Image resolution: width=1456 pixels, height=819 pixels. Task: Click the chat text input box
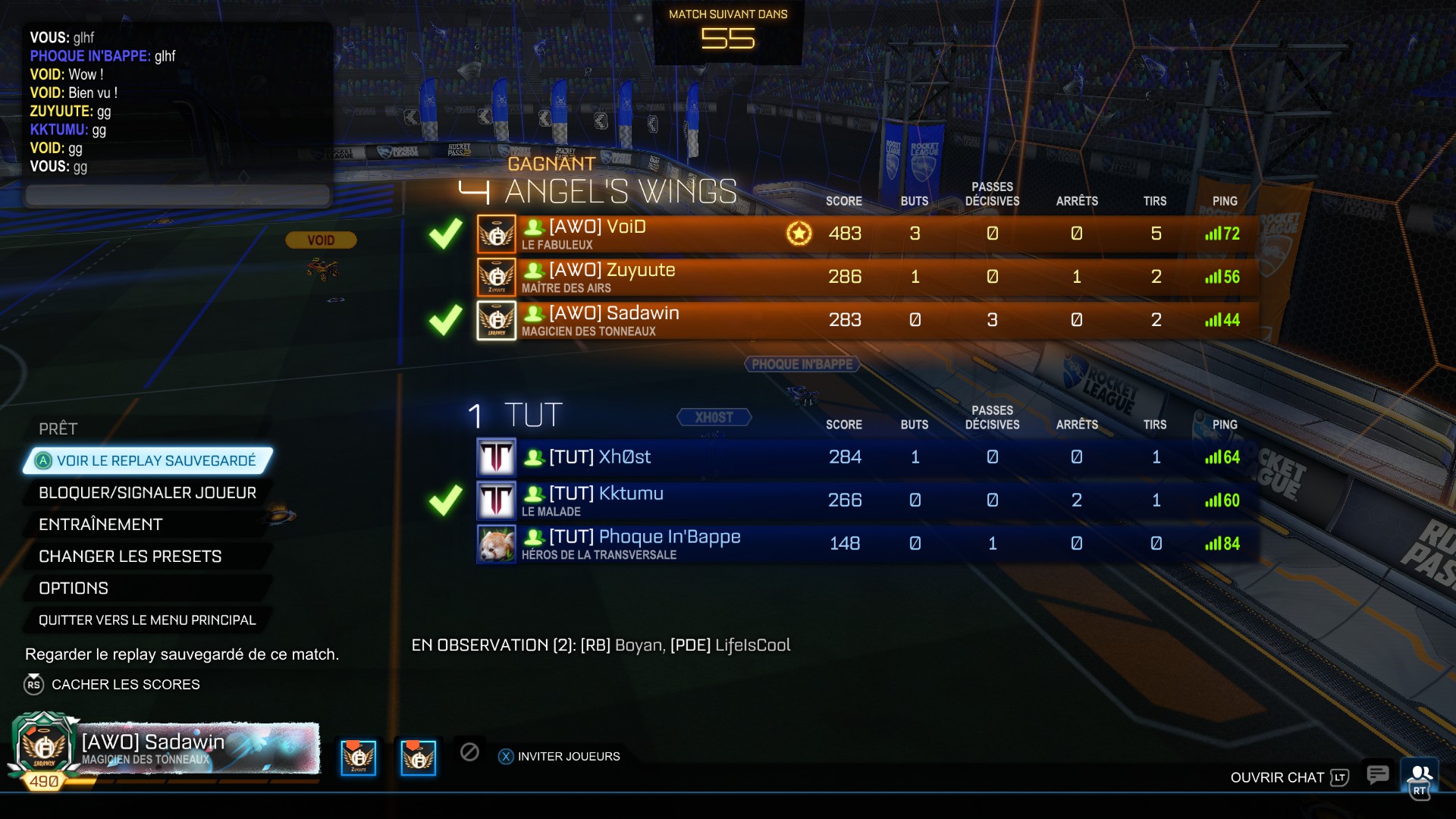(x=178, y=195)
